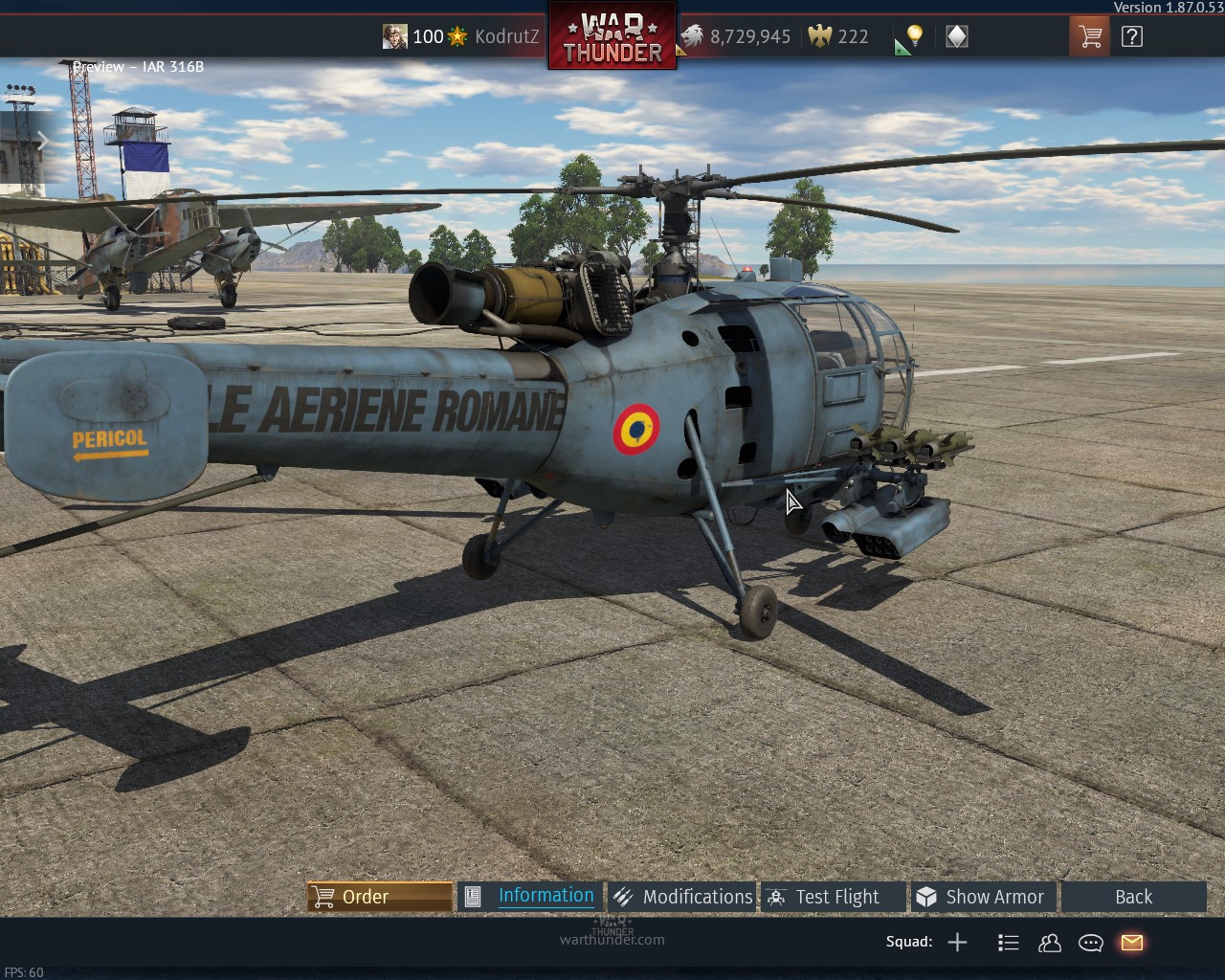Click the plus icon to create a squad
Viewport: 1225px width, 980px height.
(957, 943)
